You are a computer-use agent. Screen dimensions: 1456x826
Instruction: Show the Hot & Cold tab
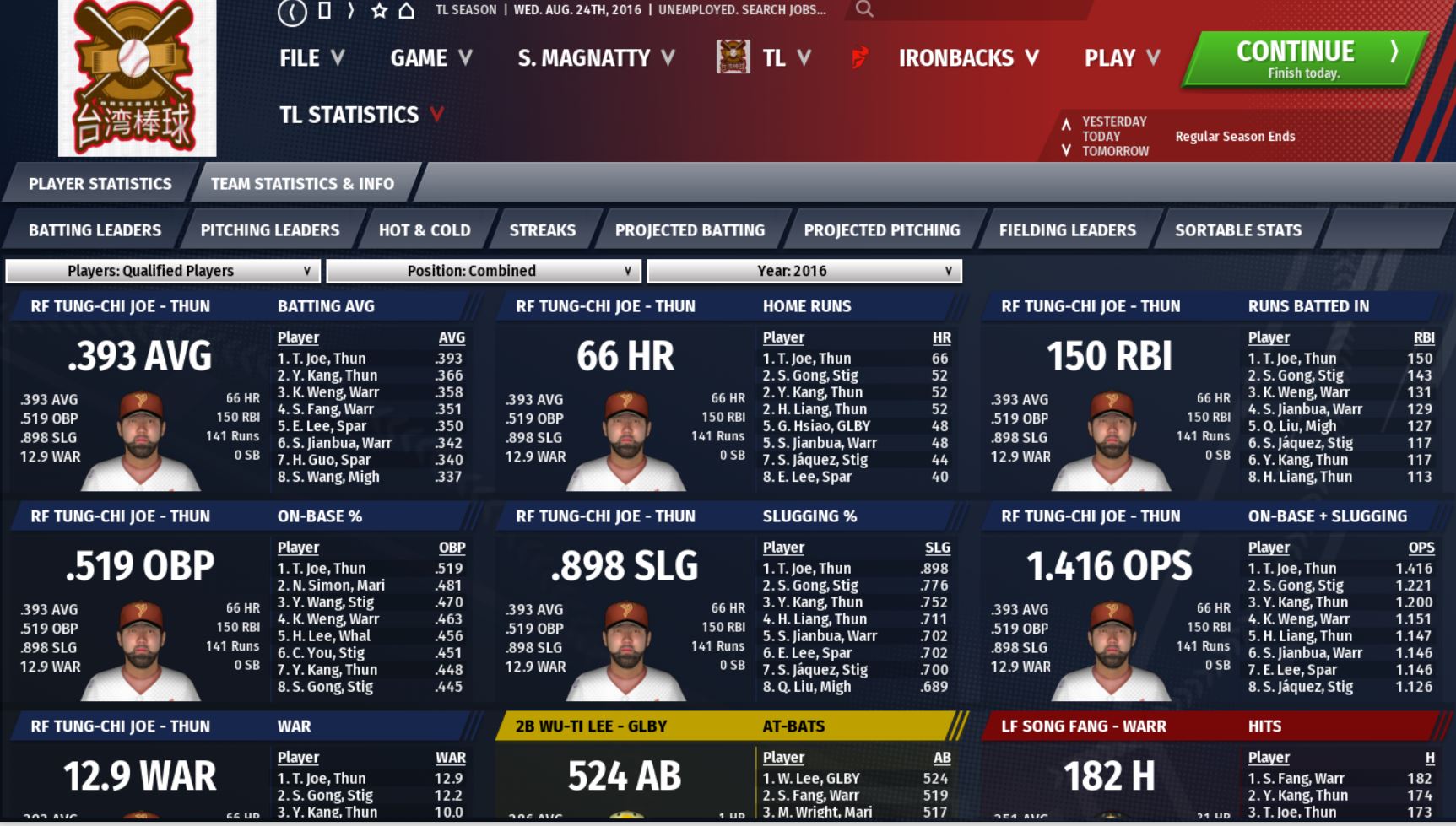pyautogui.click(x=424, y=230)
